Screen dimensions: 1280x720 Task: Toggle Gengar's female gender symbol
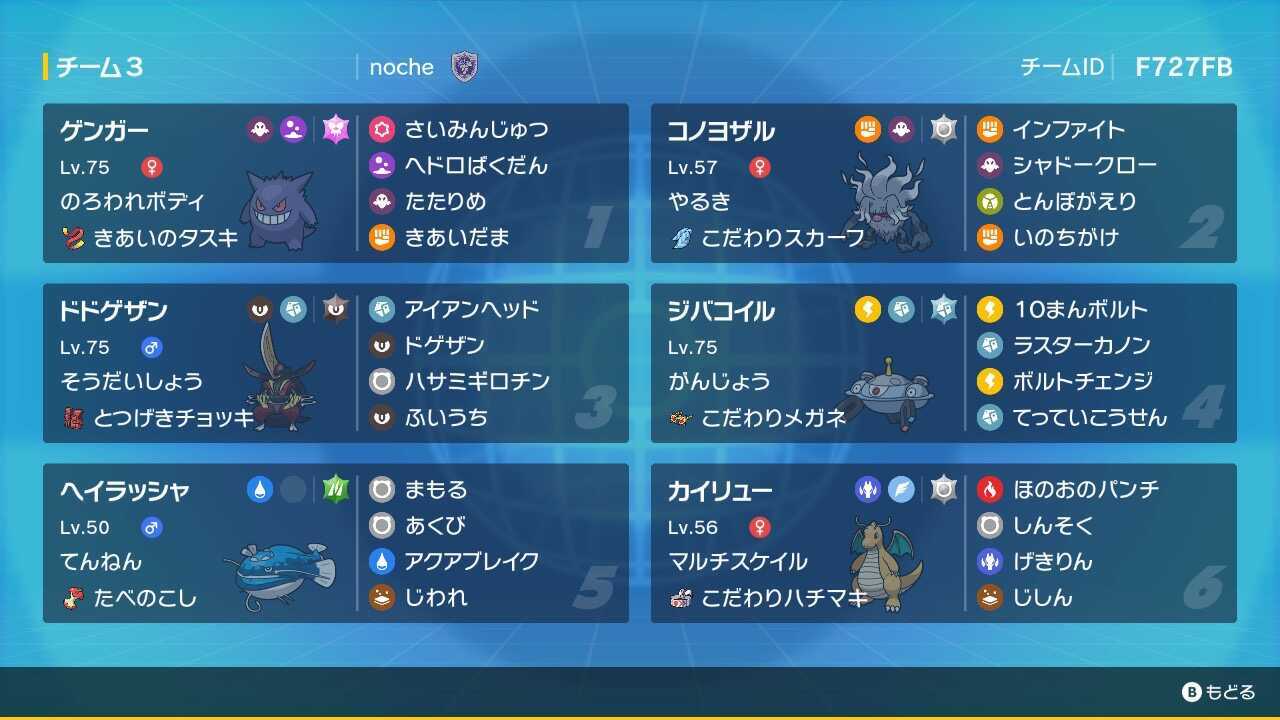[150, 167]
